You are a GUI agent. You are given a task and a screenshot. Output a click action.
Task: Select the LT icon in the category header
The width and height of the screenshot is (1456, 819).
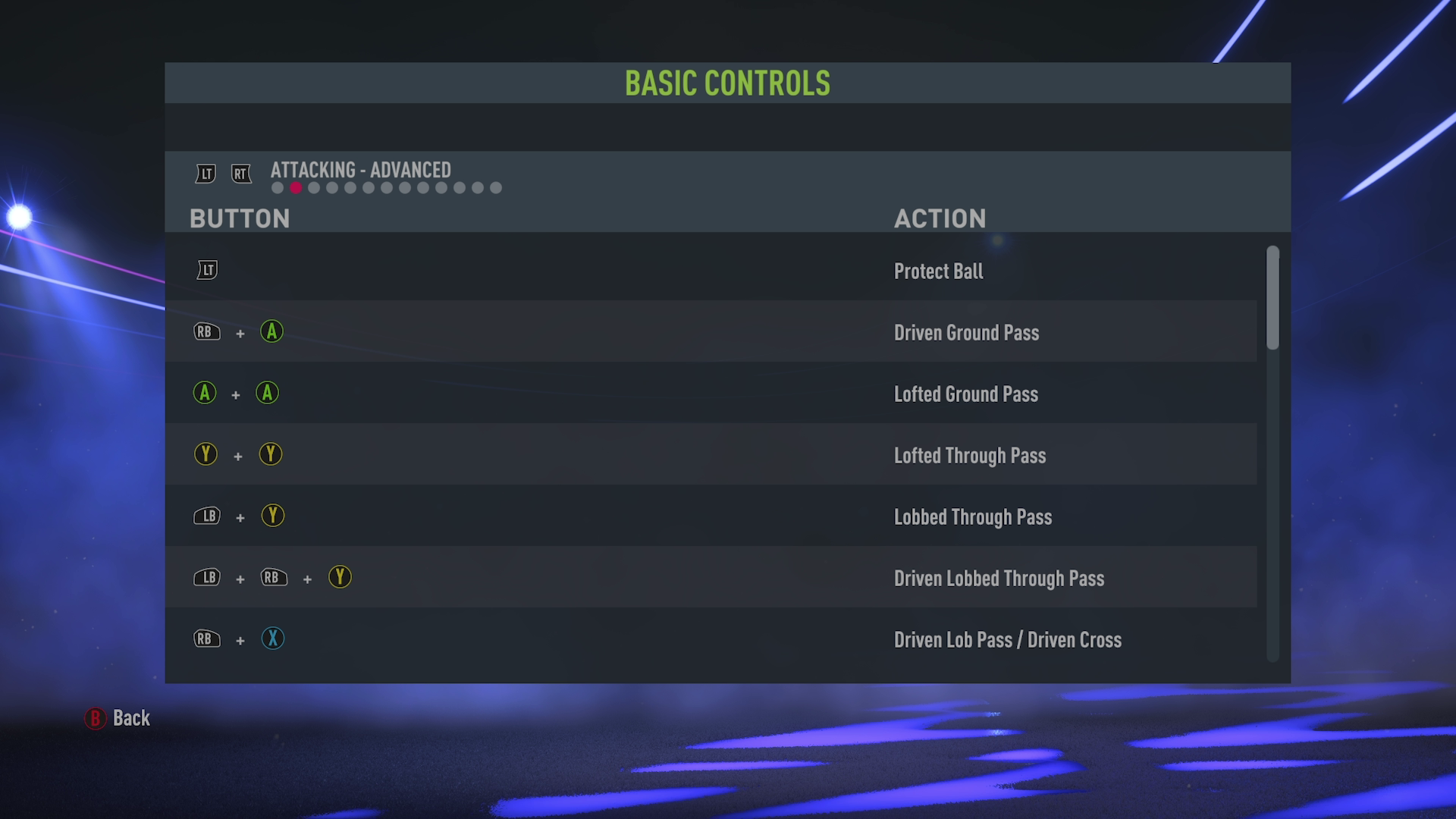pos(205,173)
